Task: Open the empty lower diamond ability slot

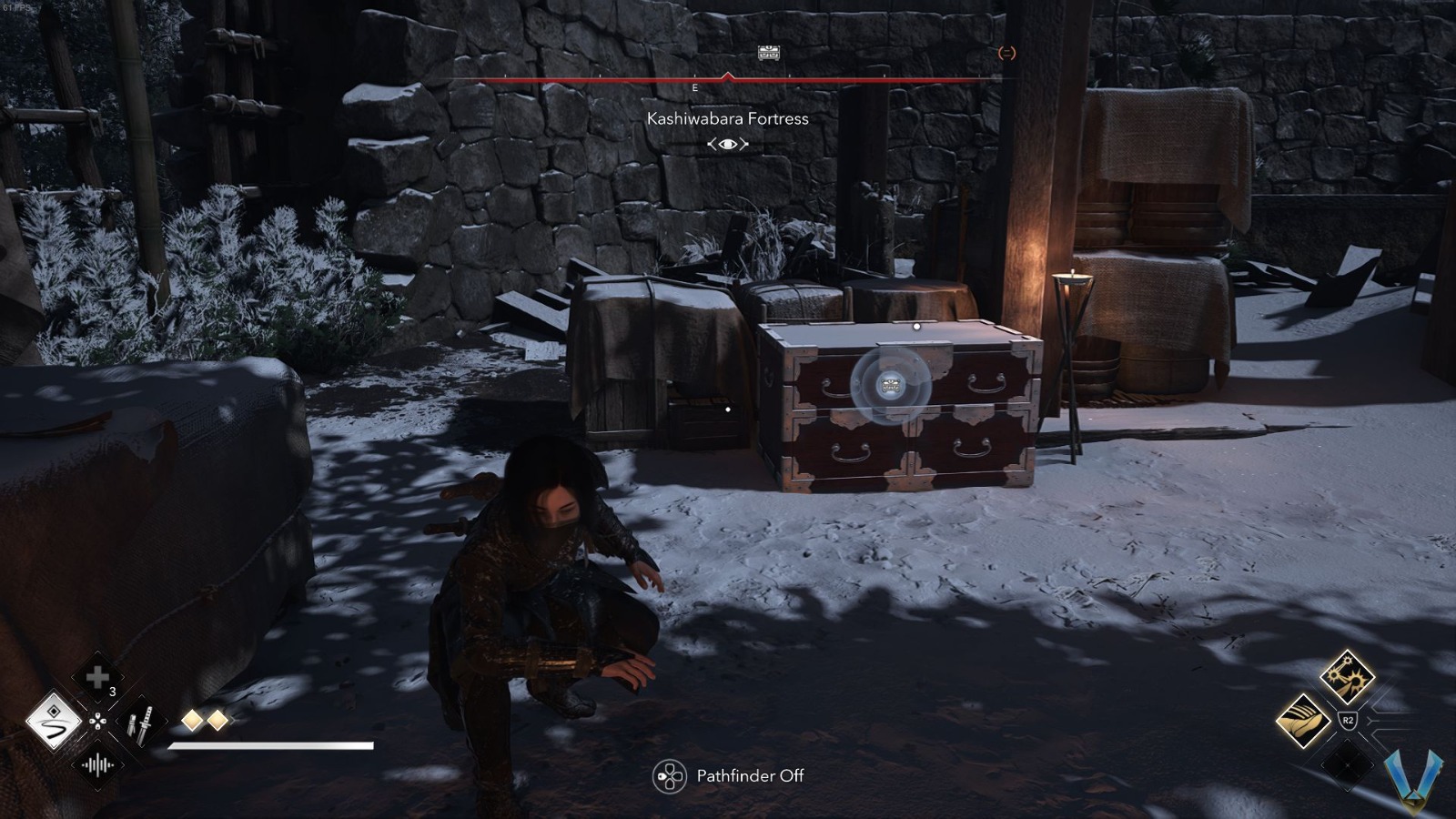Action: pos(1347,766)
